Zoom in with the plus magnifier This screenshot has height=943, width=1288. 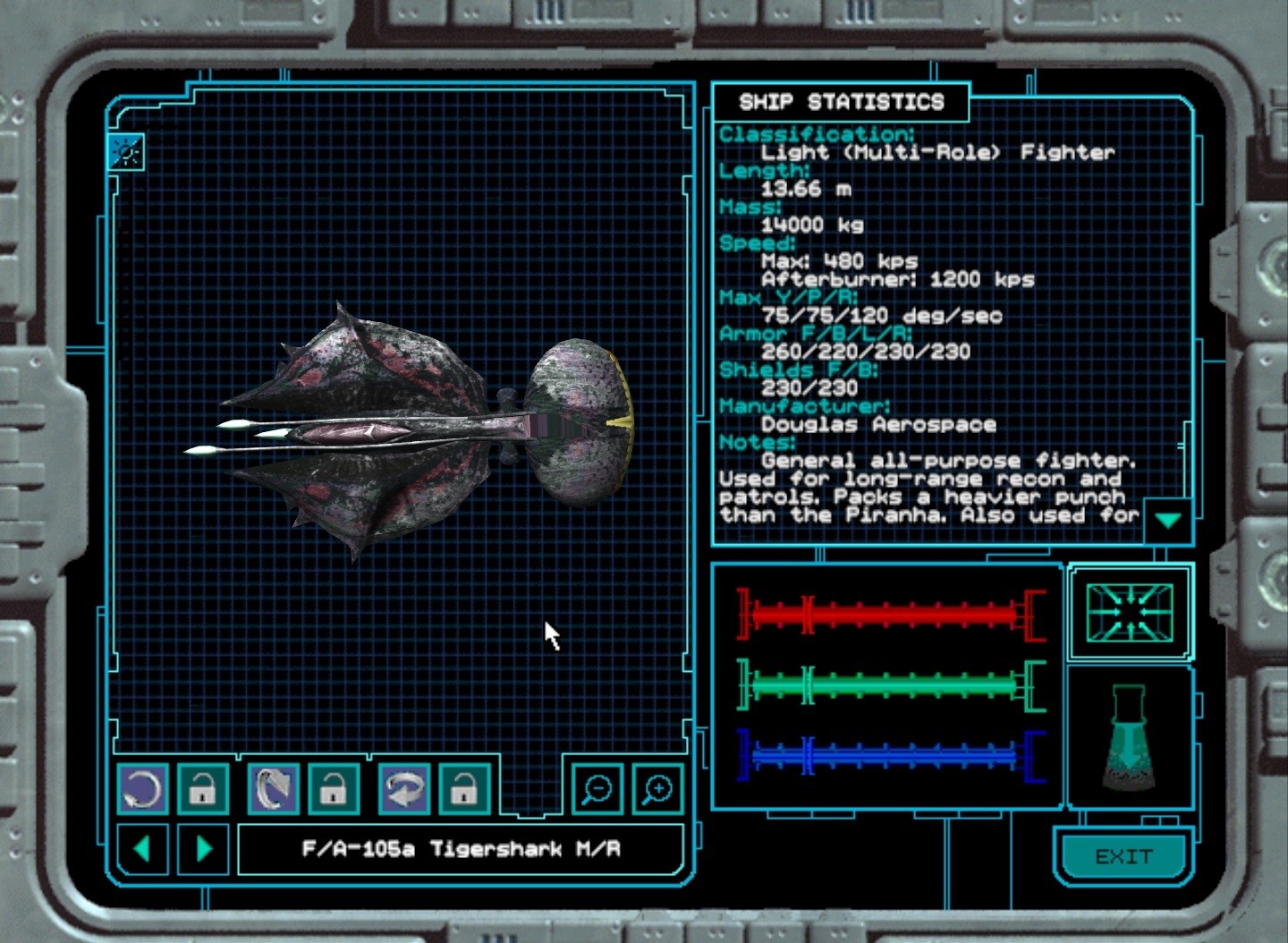pos(657,789)
